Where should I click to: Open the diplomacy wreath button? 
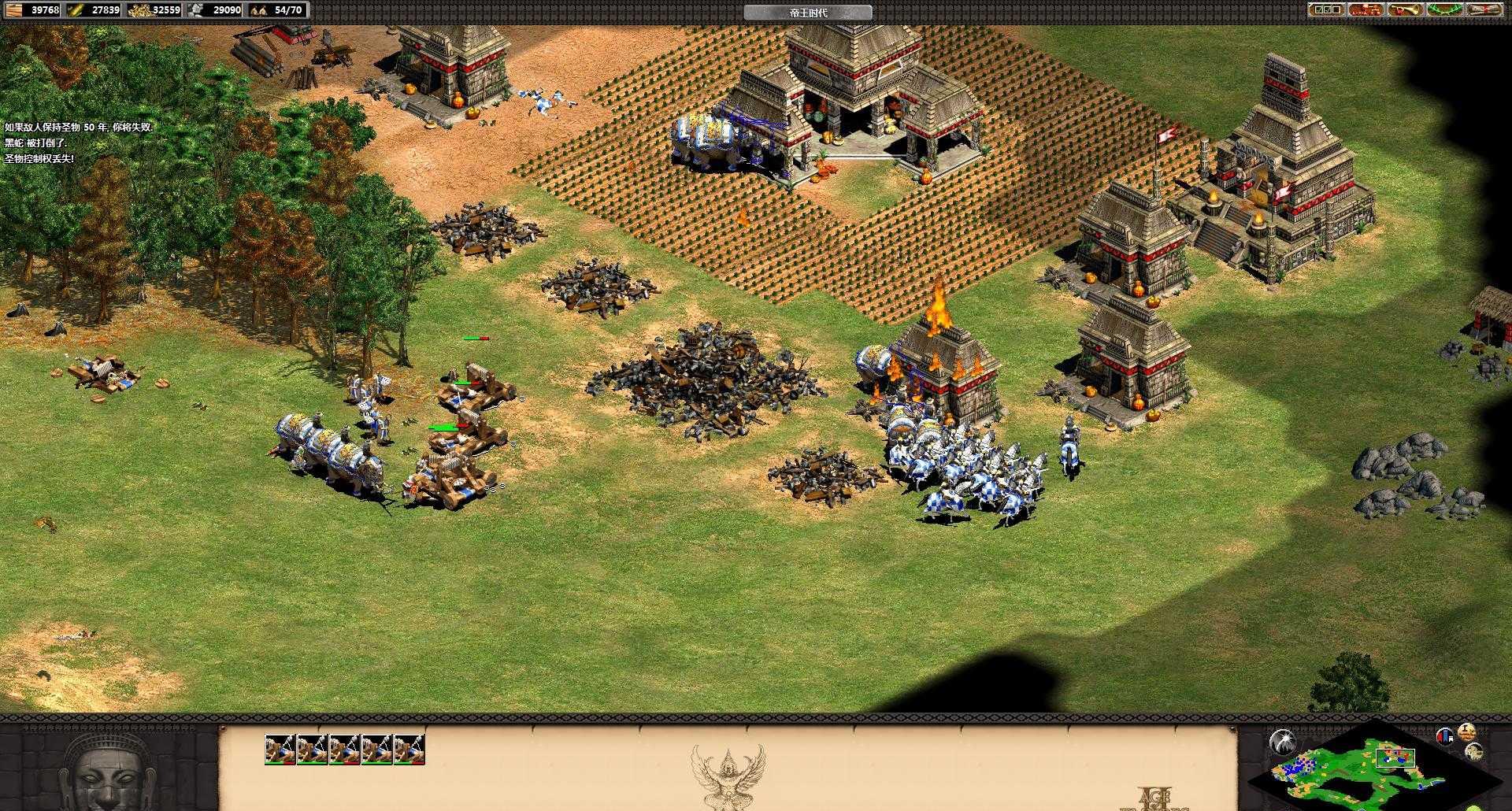1446,10
